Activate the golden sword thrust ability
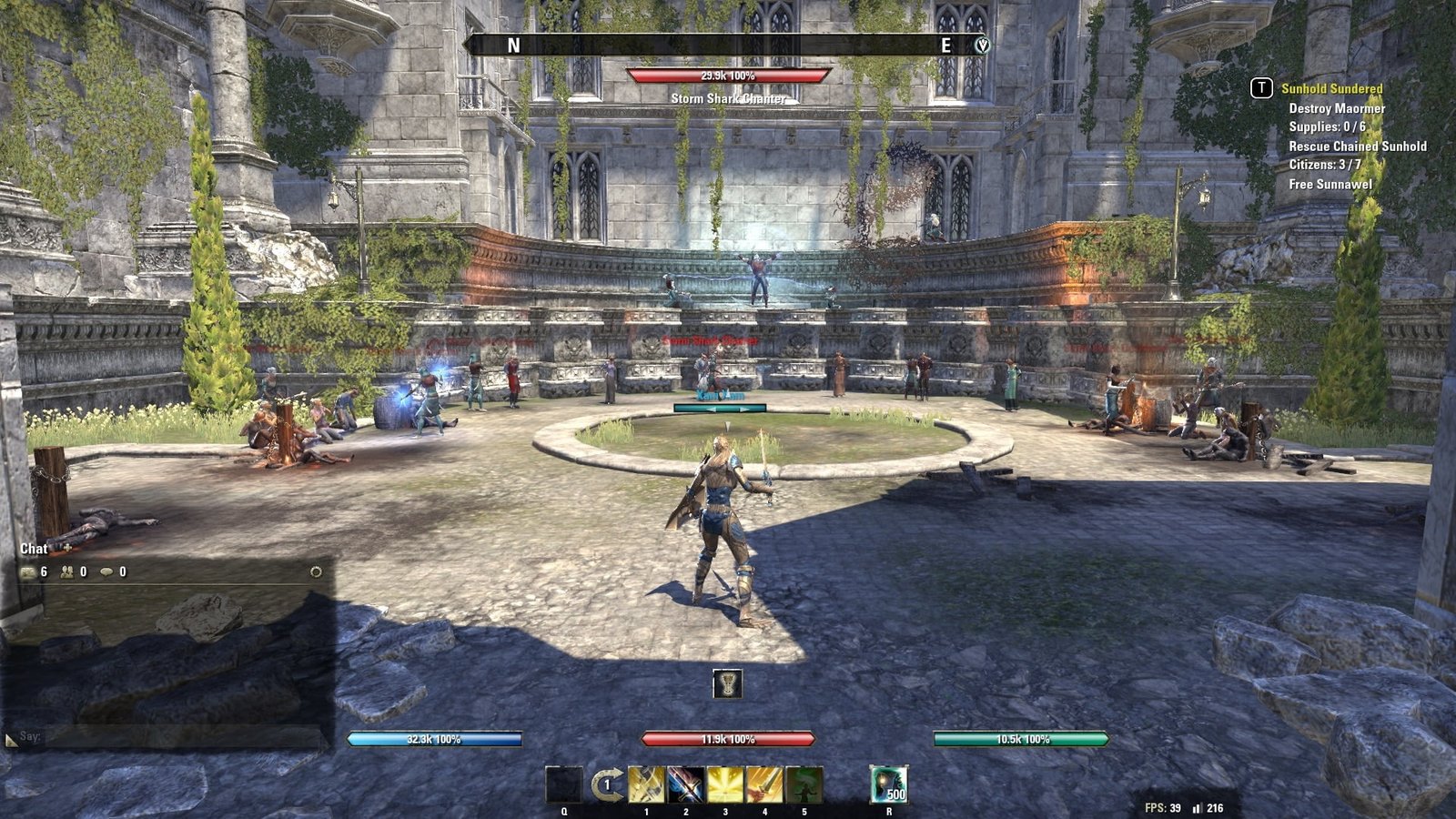This screenshot has height=819, width=1456. click(764, 784)
